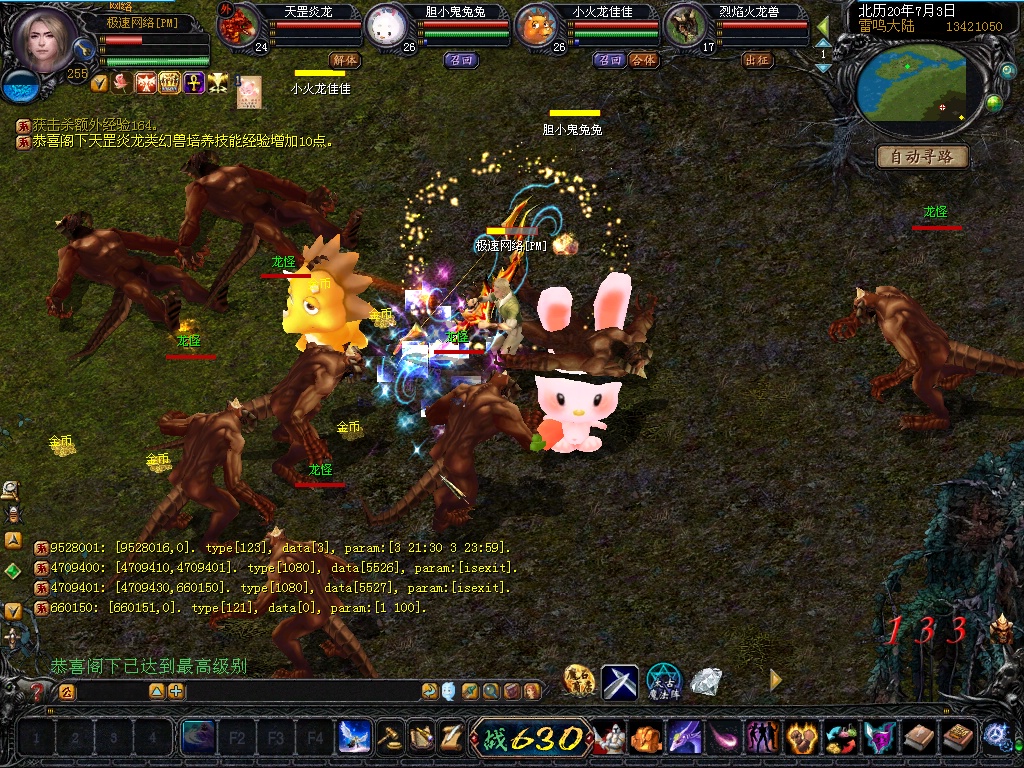Click the red question mark help icon
This screenshot has width=1024, height=768.
pyautogui.click(x=38, y=691)
